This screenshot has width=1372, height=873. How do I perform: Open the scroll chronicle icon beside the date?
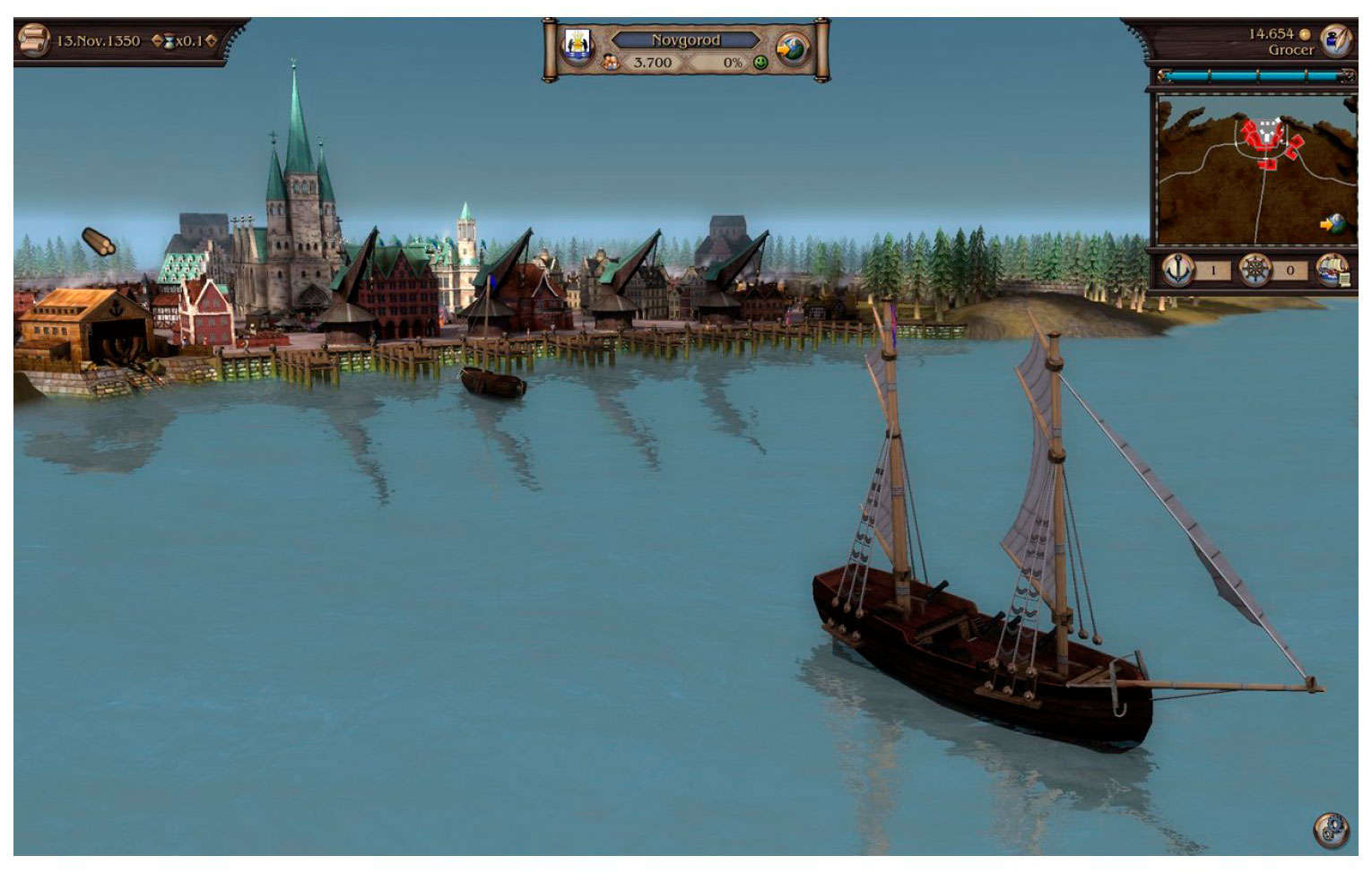[x=33, y=40]
